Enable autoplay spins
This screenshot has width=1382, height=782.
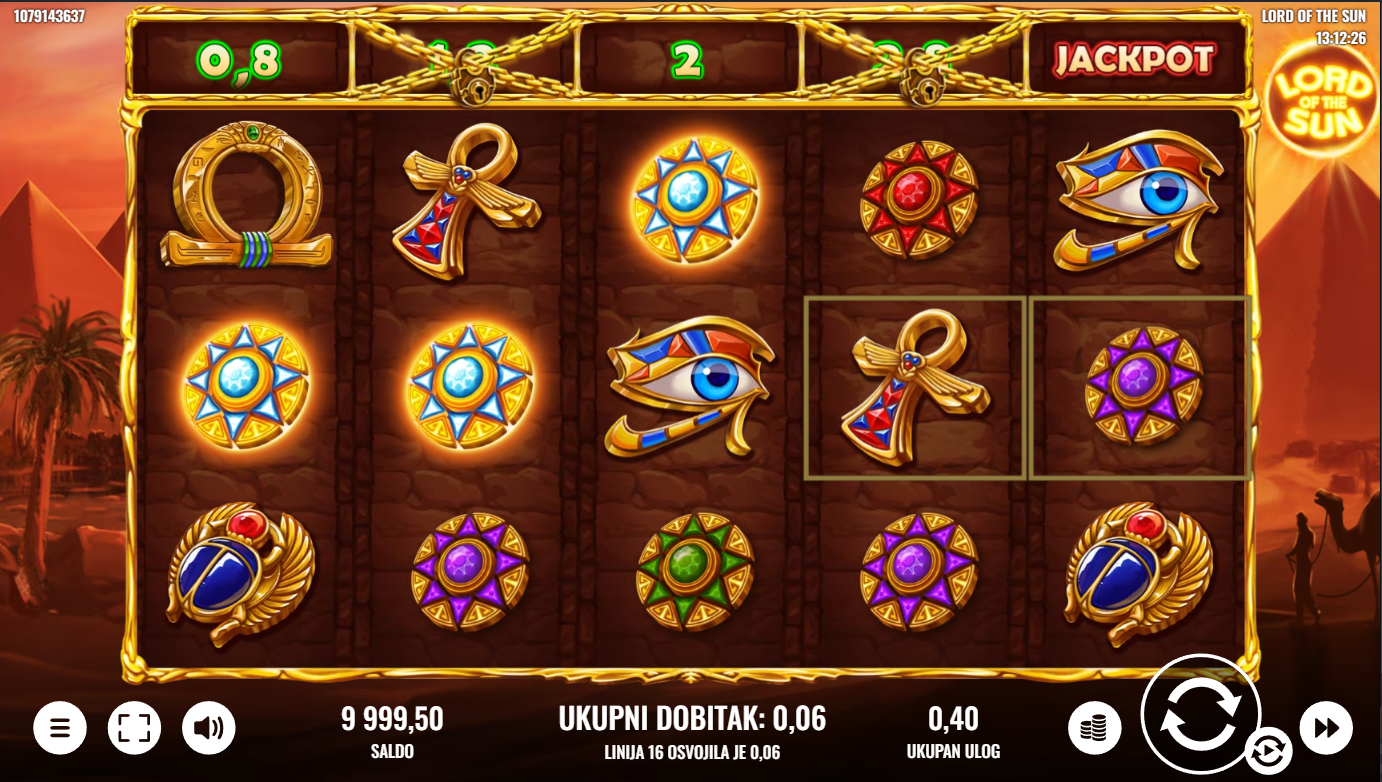click(x=1266, y=749)
